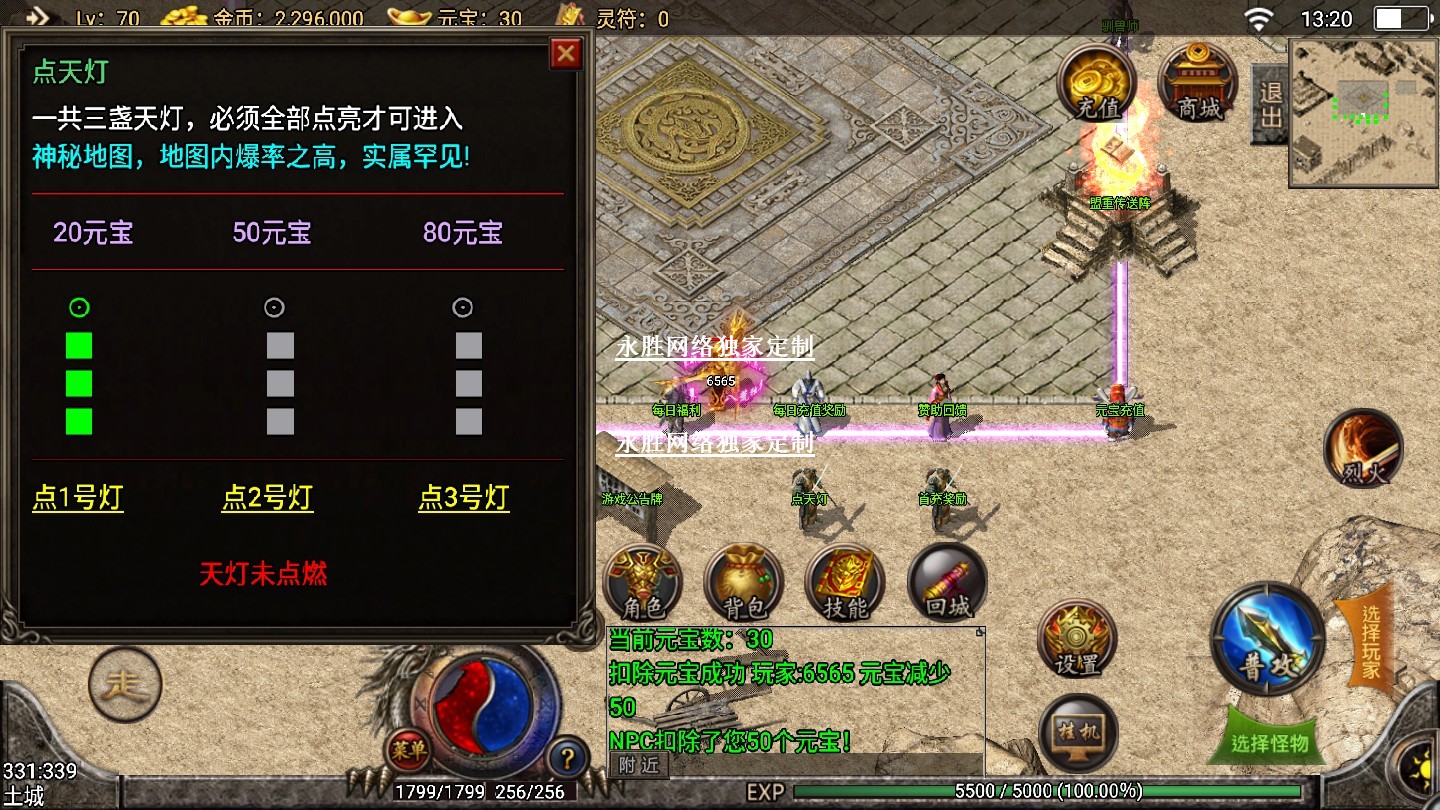
Task: Light lamp one via 点1号灯
Action: coord(78,497)
